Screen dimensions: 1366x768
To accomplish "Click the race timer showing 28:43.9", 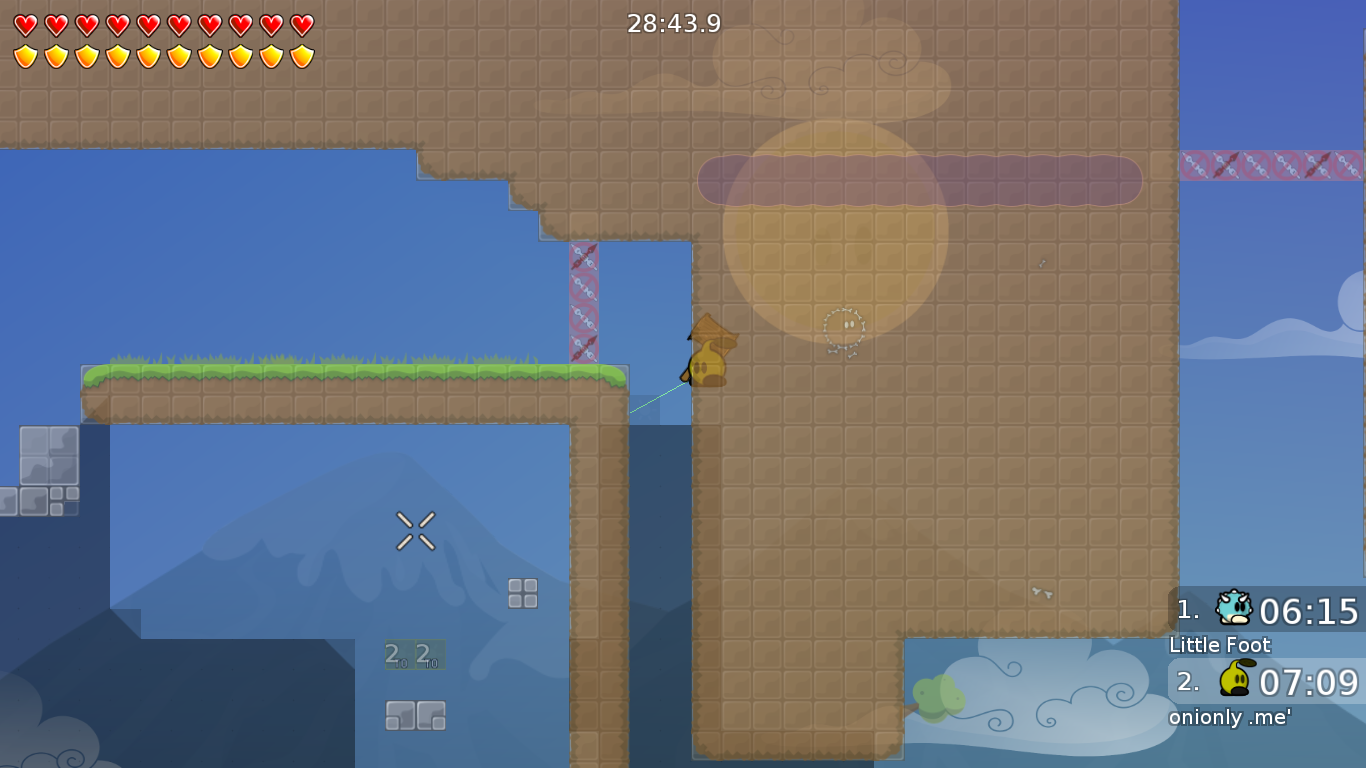I will [672, 23].
